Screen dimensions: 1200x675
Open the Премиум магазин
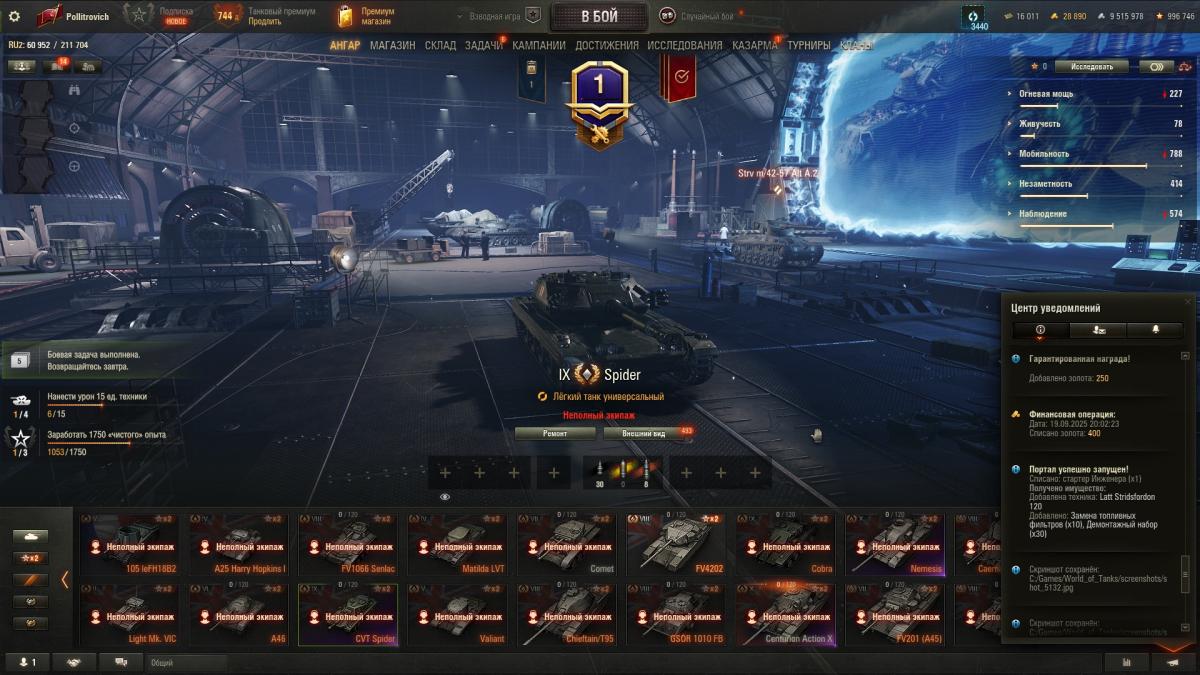(x=367, y=16)
